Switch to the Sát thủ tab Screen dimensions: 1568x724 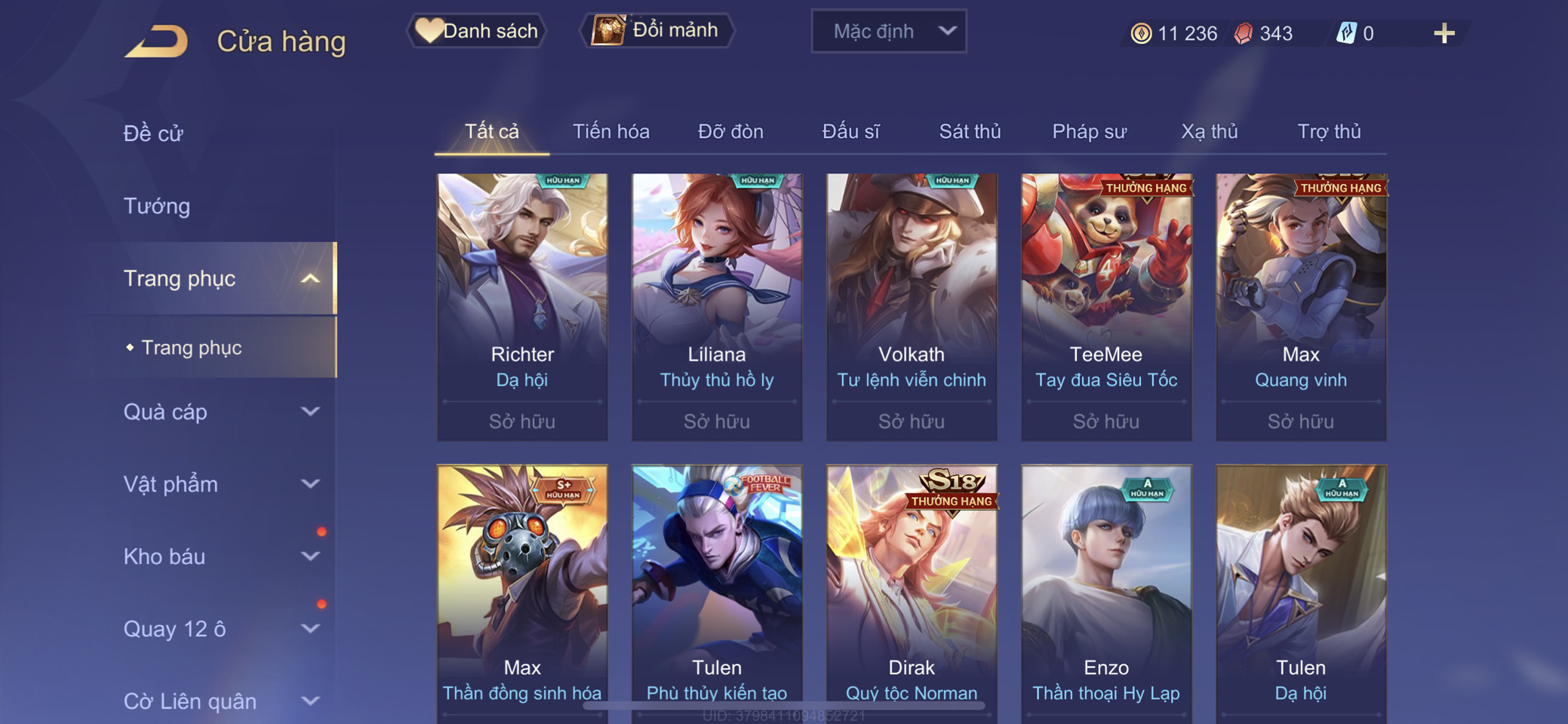click(x=970, y=132)
